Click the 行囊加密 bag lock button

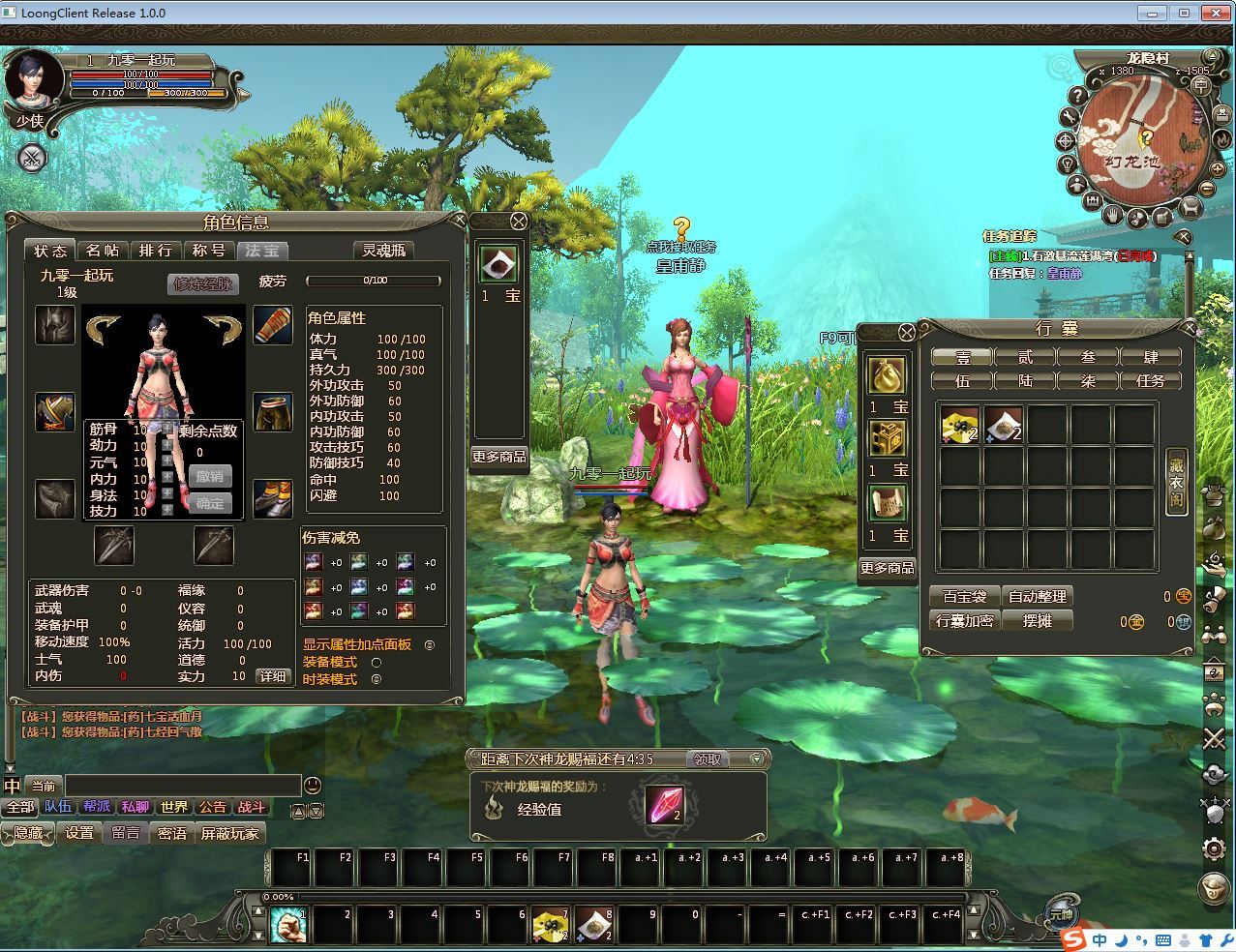[x=964, y=621]
